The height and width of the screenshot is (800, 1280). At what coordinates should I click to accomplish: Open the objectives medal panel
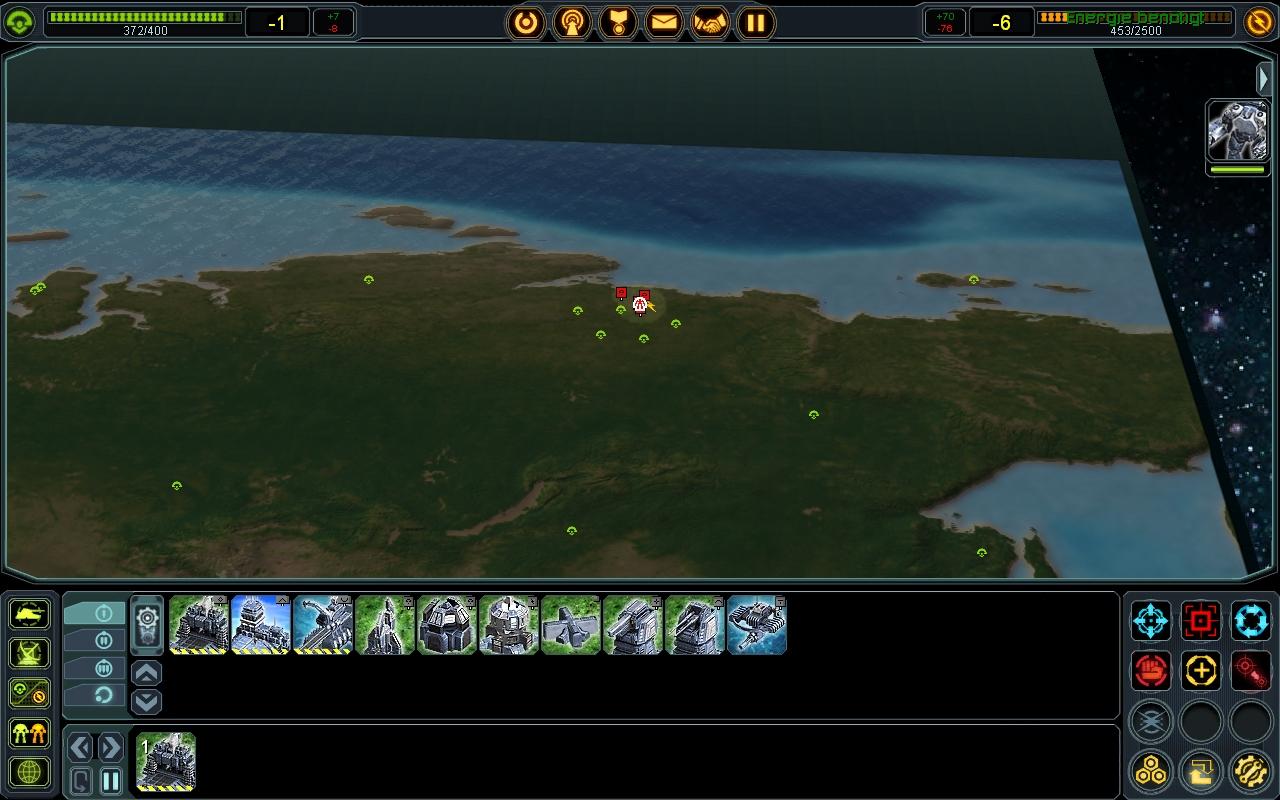coord(618,22)
